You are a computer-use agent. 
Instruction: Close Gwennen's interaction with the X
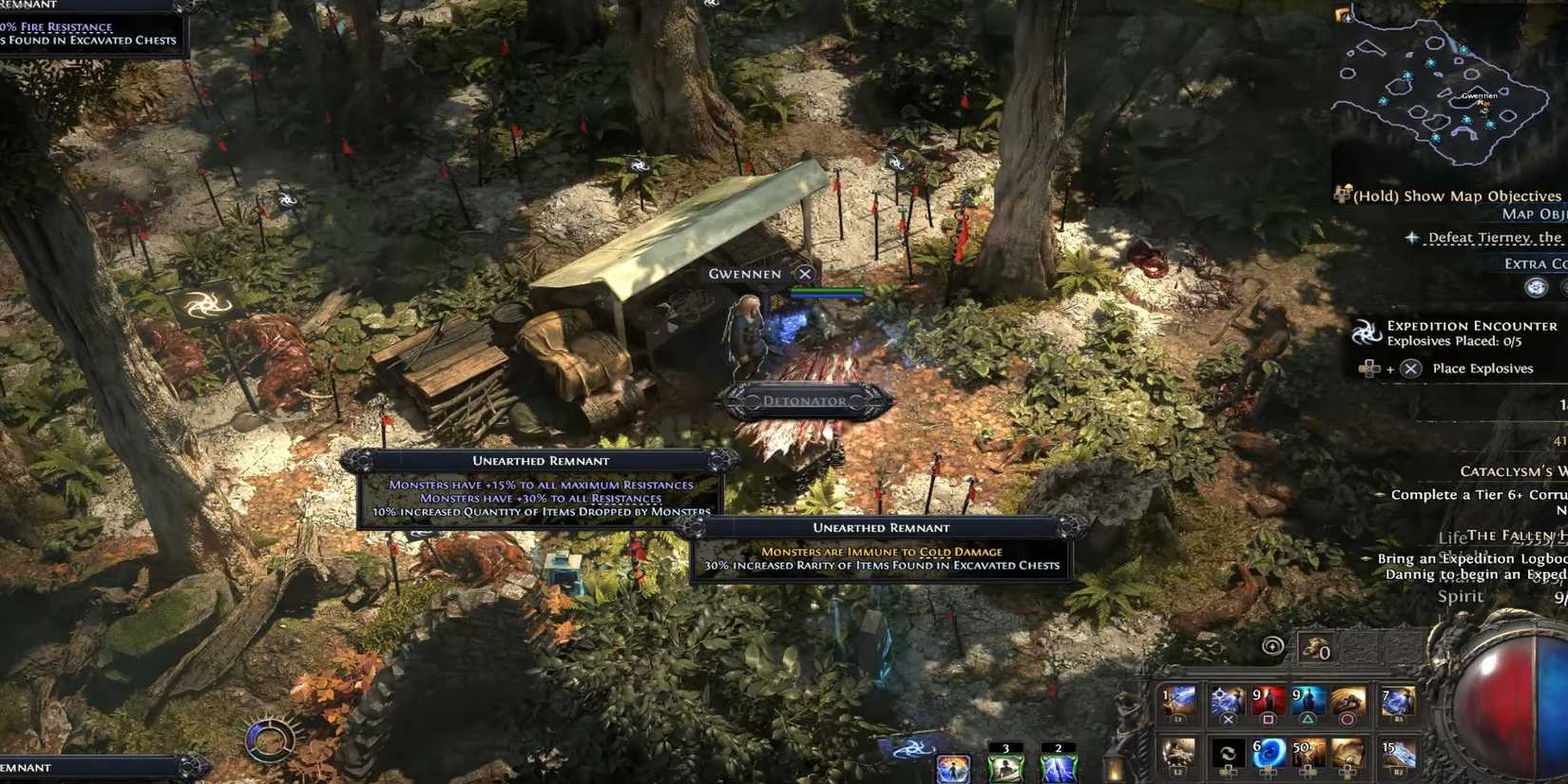click(804, 273)
